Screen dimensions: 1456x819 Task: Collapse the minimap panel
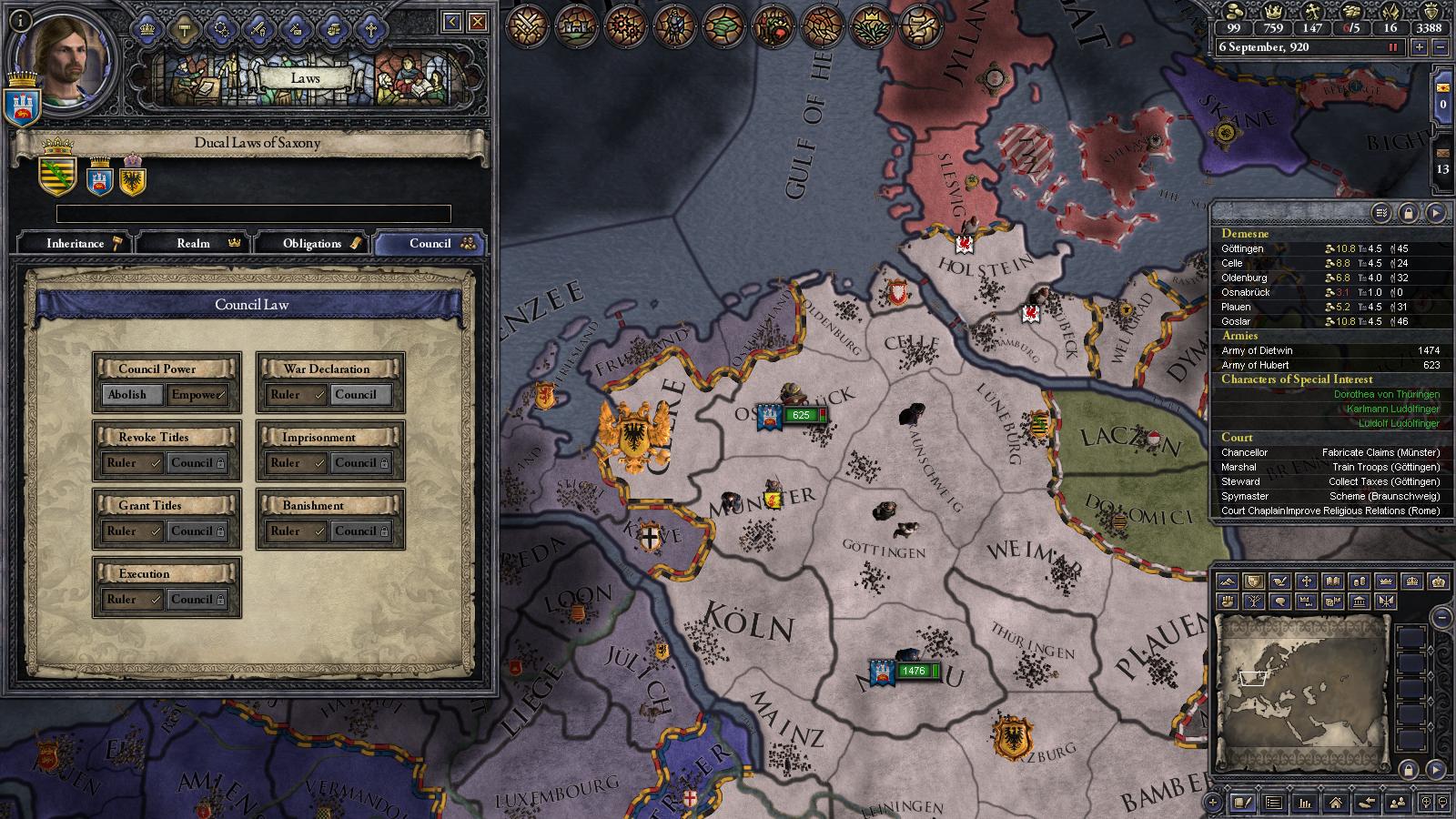tap(1441, 617)
